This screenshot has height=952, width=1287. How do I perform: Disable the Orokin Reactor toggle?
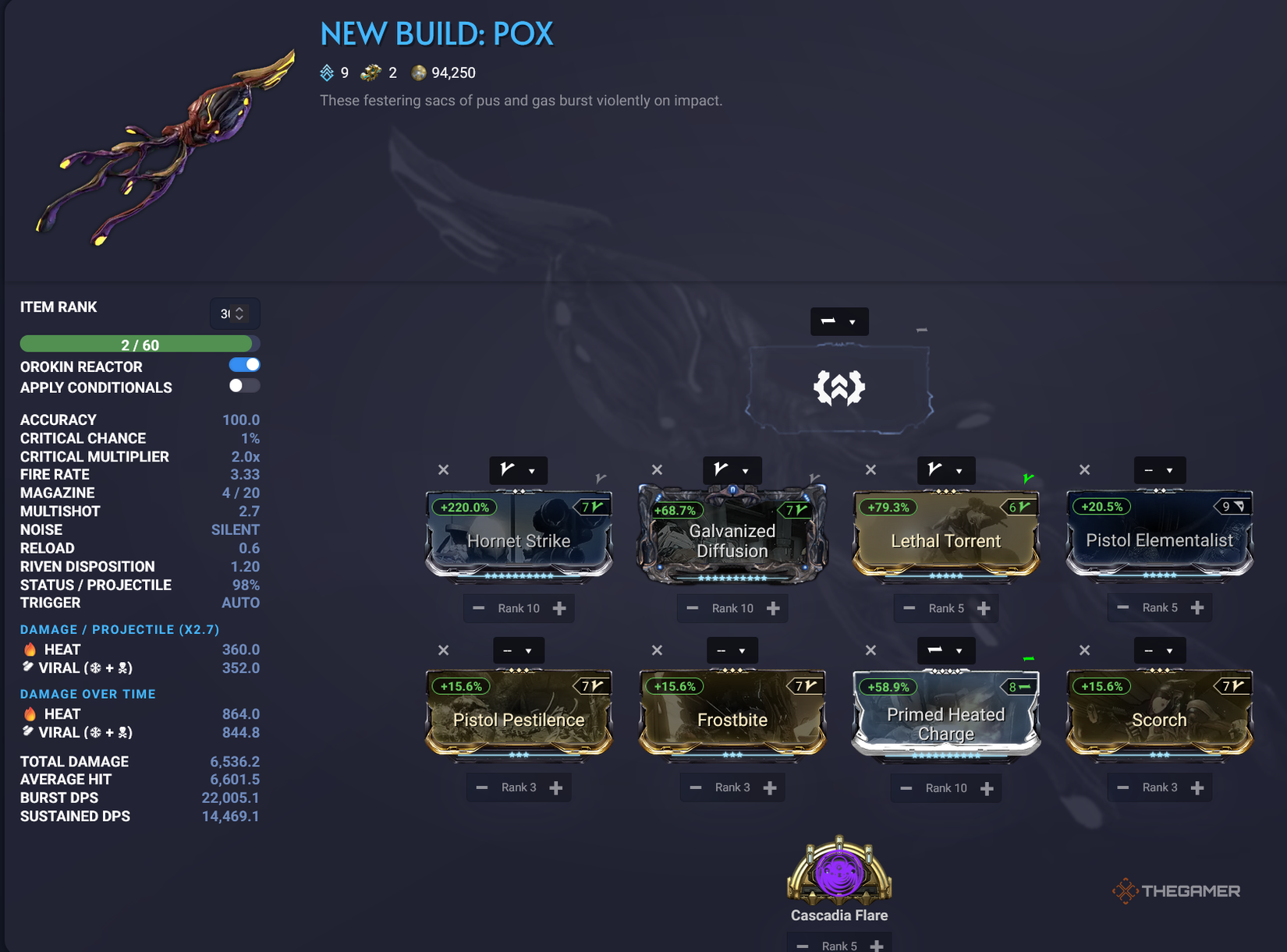pos(243,364)
